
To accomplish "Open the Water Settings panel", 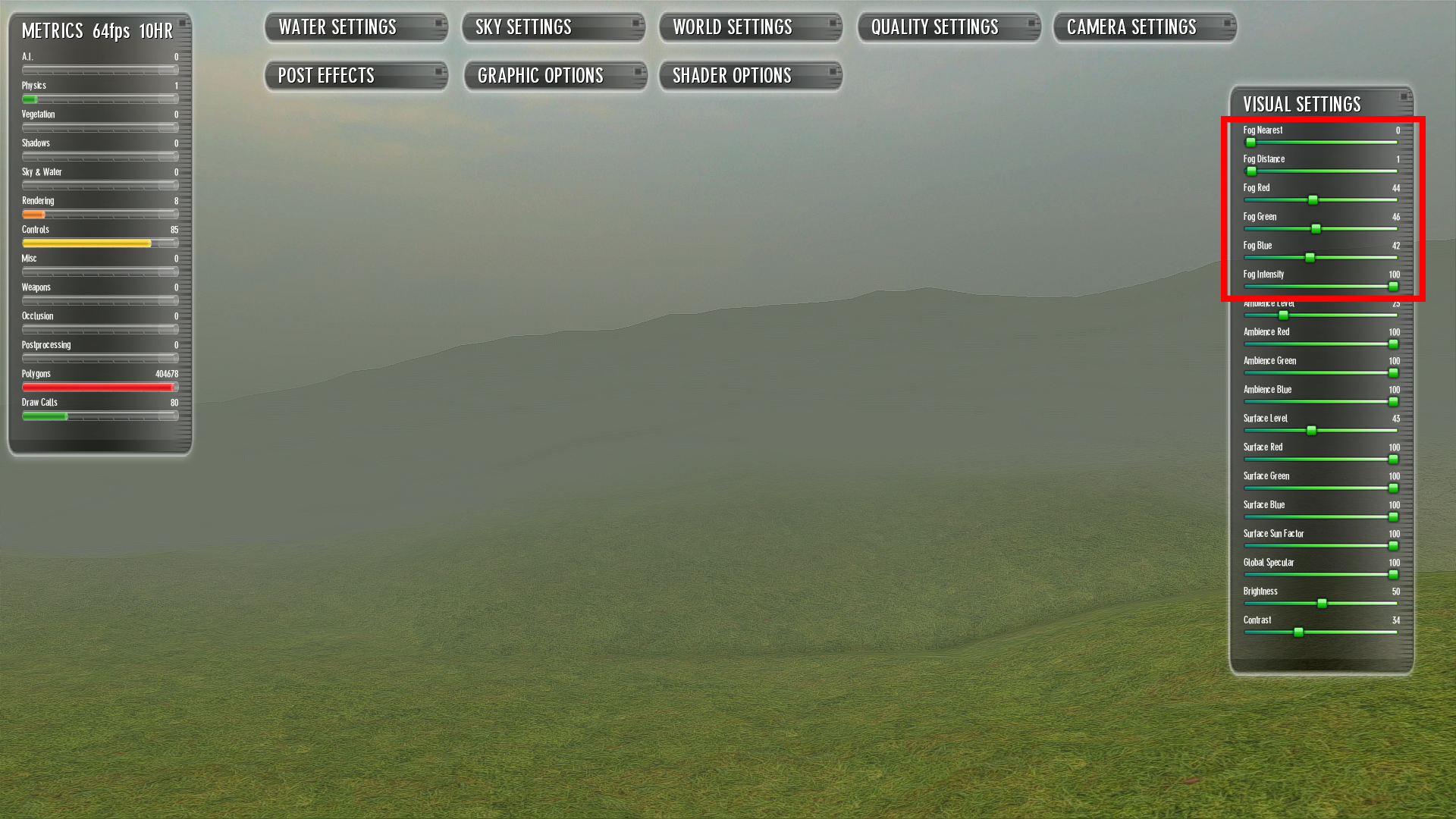I will (355, 27).
